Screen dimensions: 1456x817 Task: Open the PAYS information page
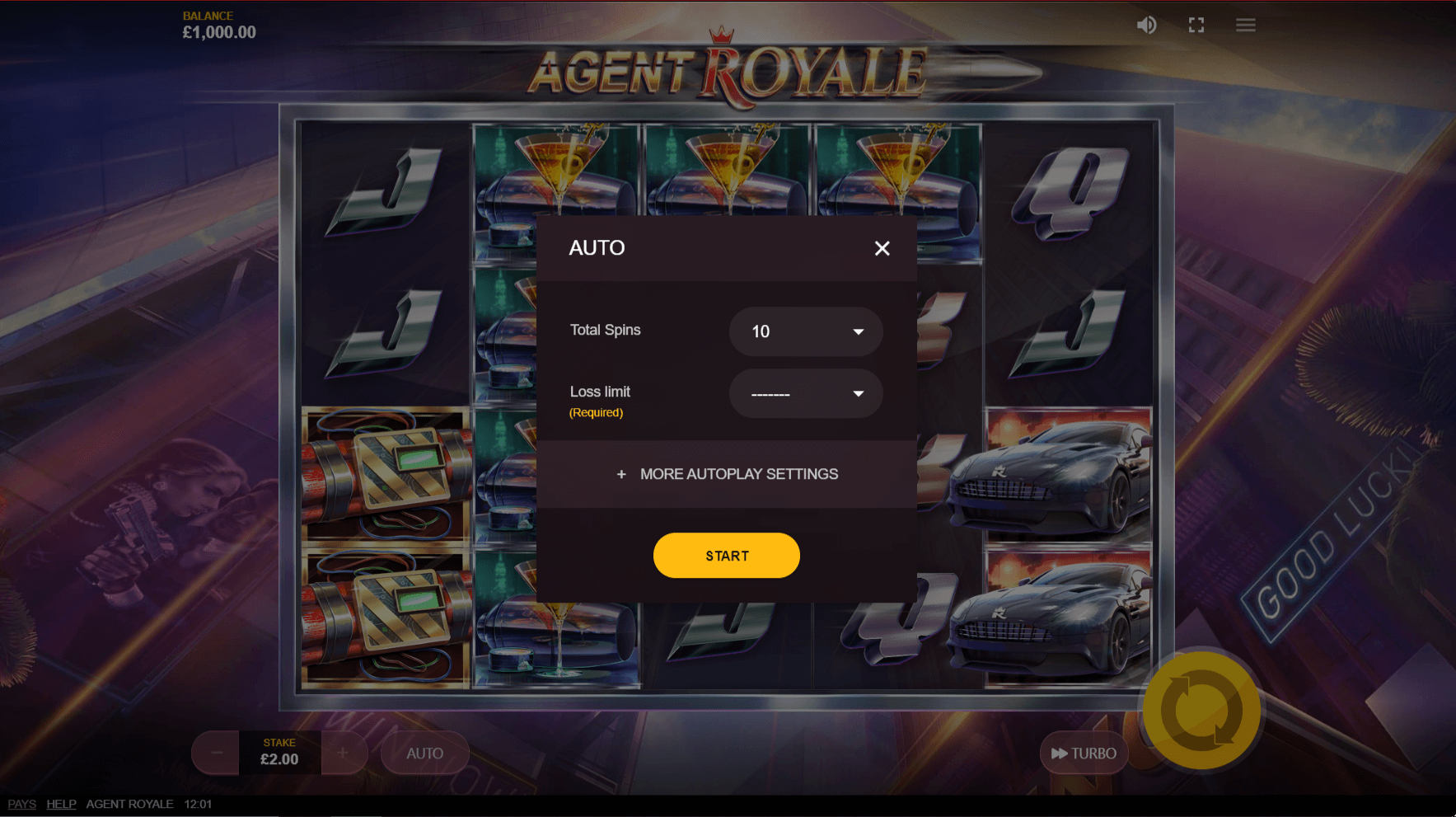coord(21,803)
